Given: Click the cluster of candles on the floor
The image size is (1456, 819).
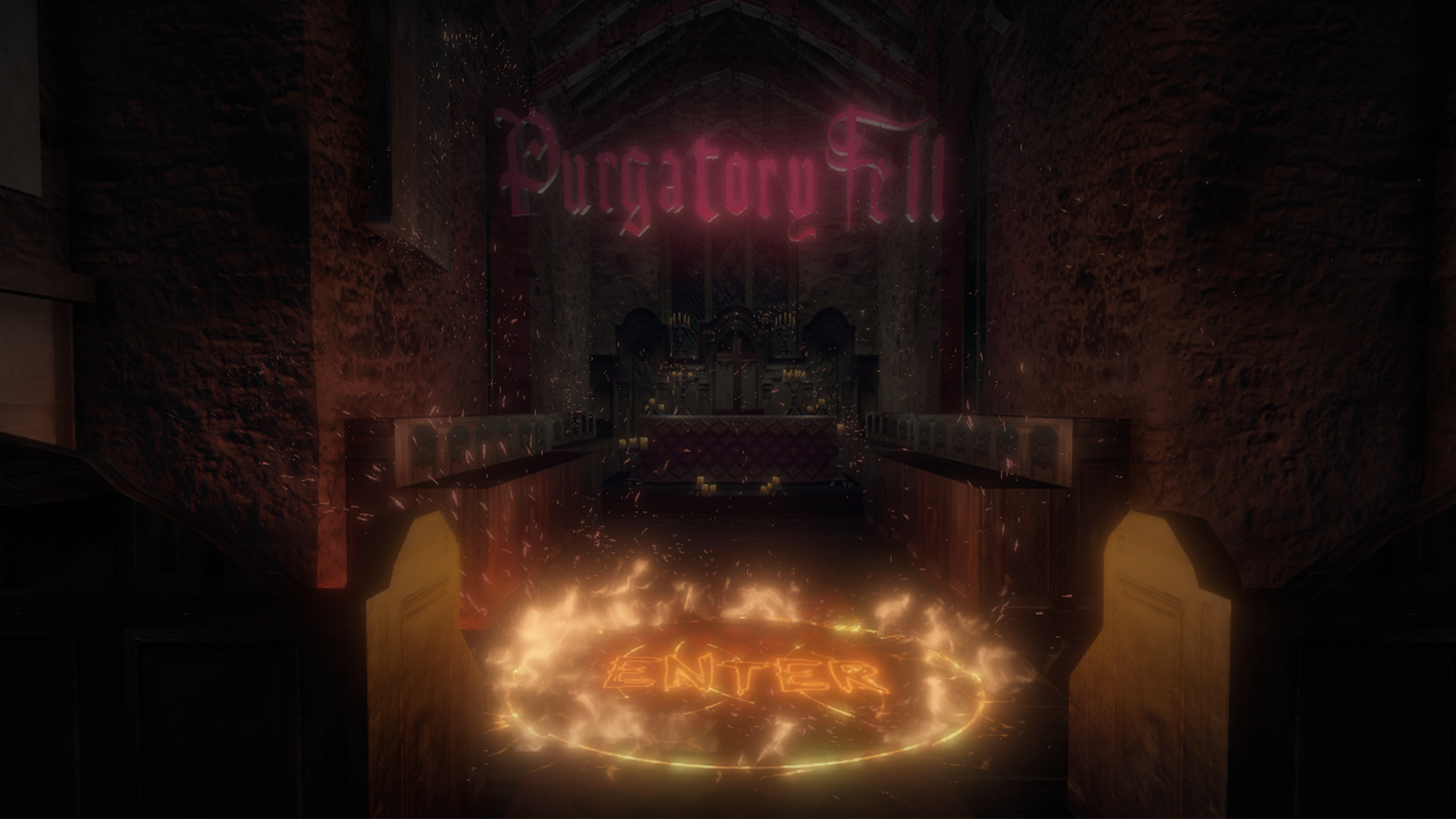Looking at the screenshot, I should click(705, 486).
